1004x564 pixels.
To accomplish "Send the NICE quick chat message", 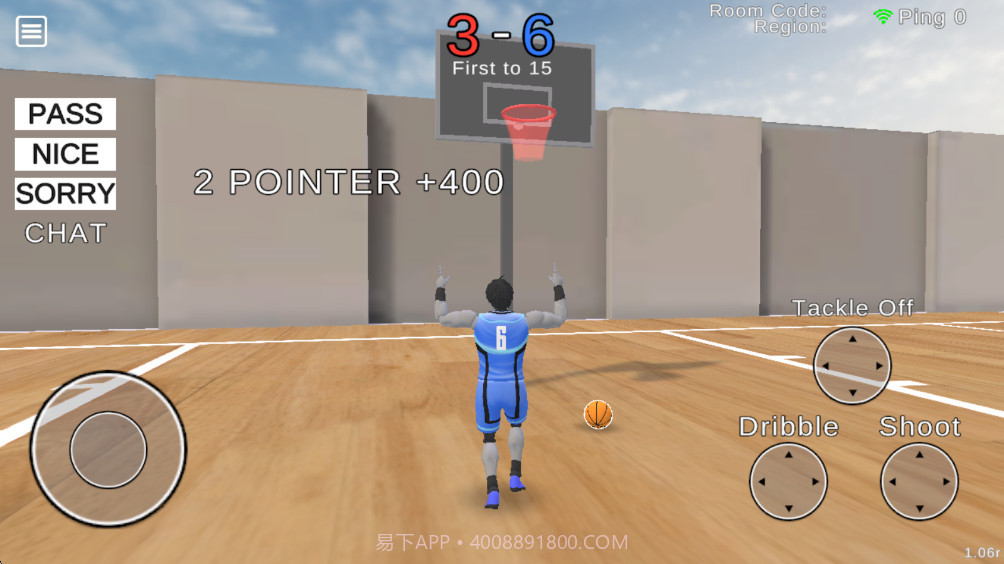I will click(65, 154).
